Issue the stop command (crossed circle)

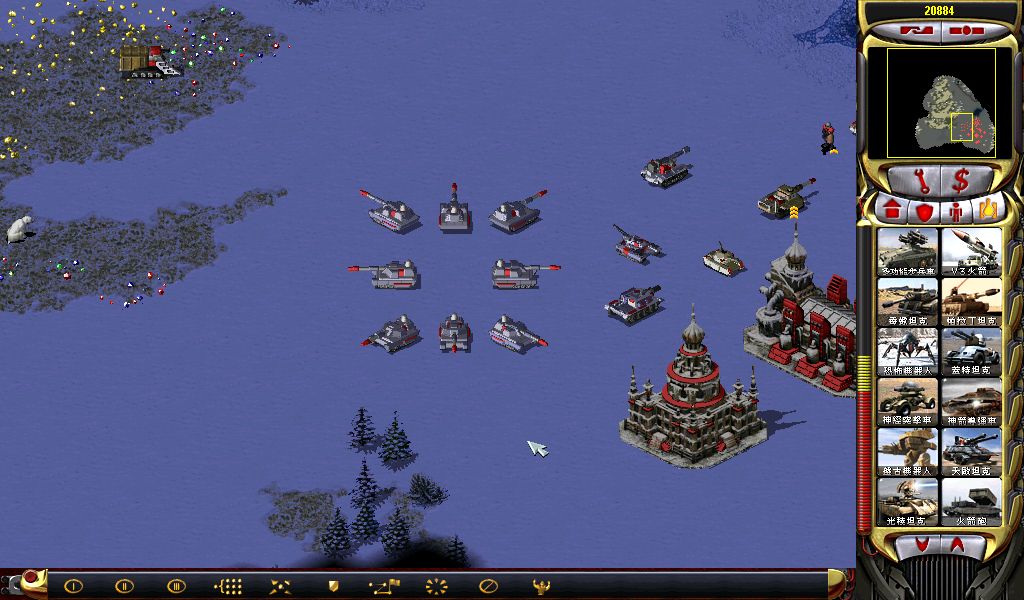pos(488,586)
